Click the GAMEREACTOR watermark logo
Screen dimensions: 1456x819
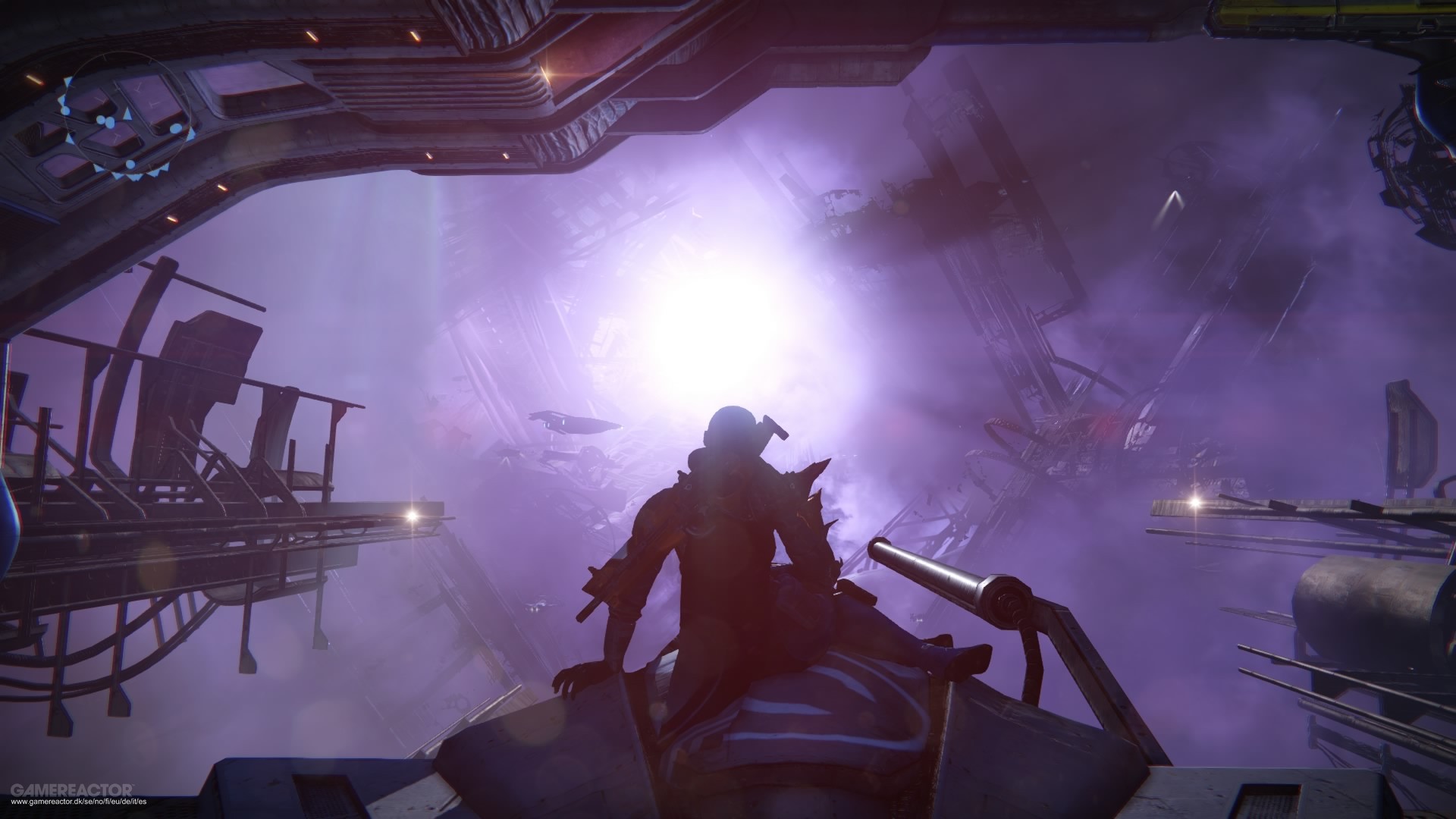coord(72,789)
